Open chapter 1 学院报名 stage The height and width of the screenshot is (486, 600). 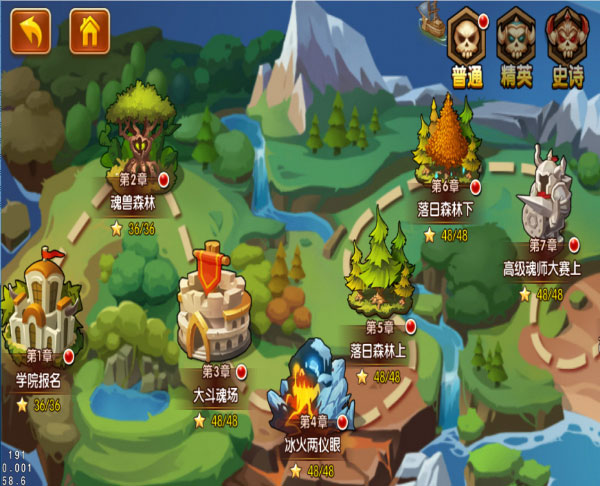tap(39, 303)
